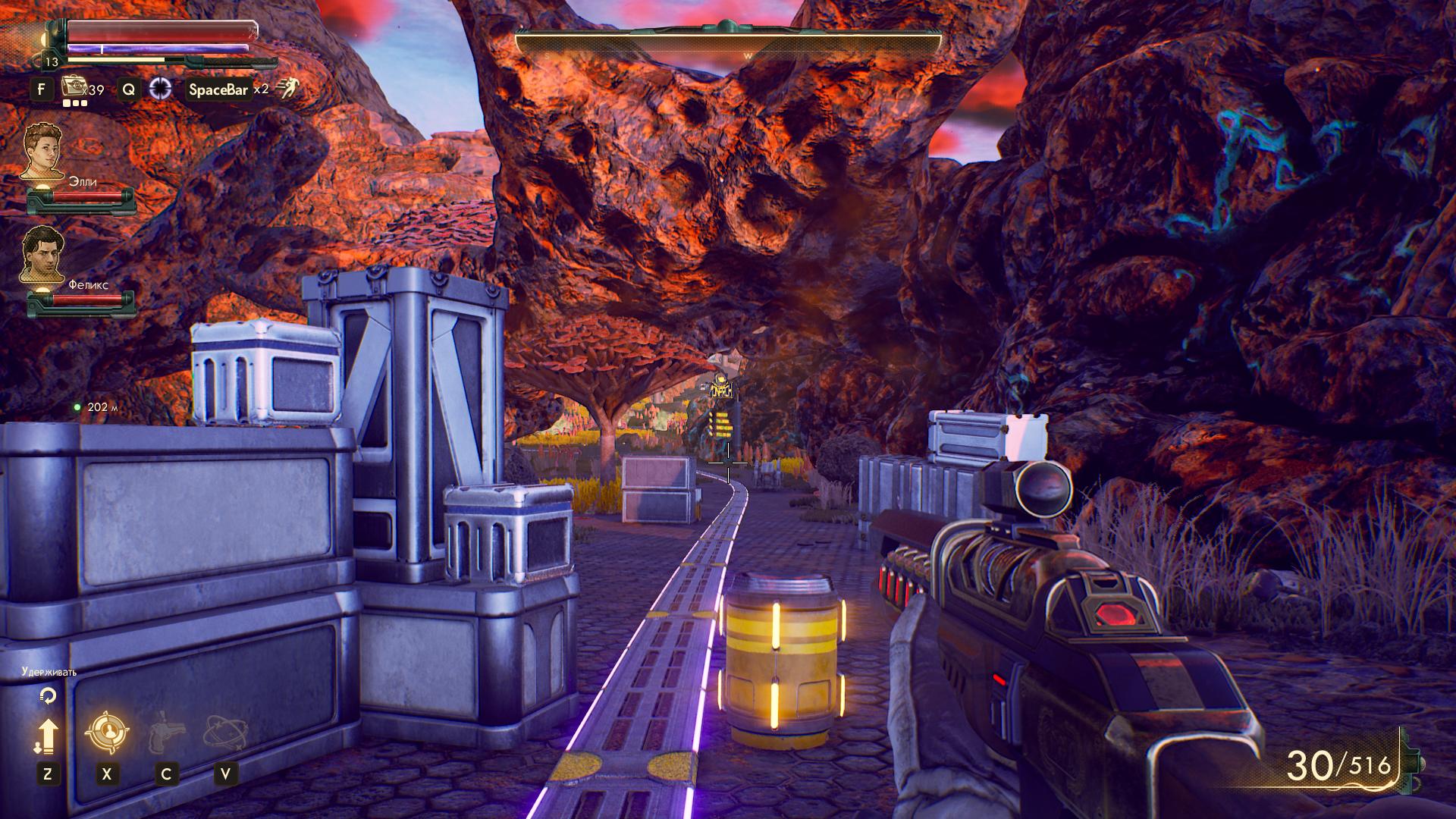Trigger the orbiting stars companion ability

(224, 733)
